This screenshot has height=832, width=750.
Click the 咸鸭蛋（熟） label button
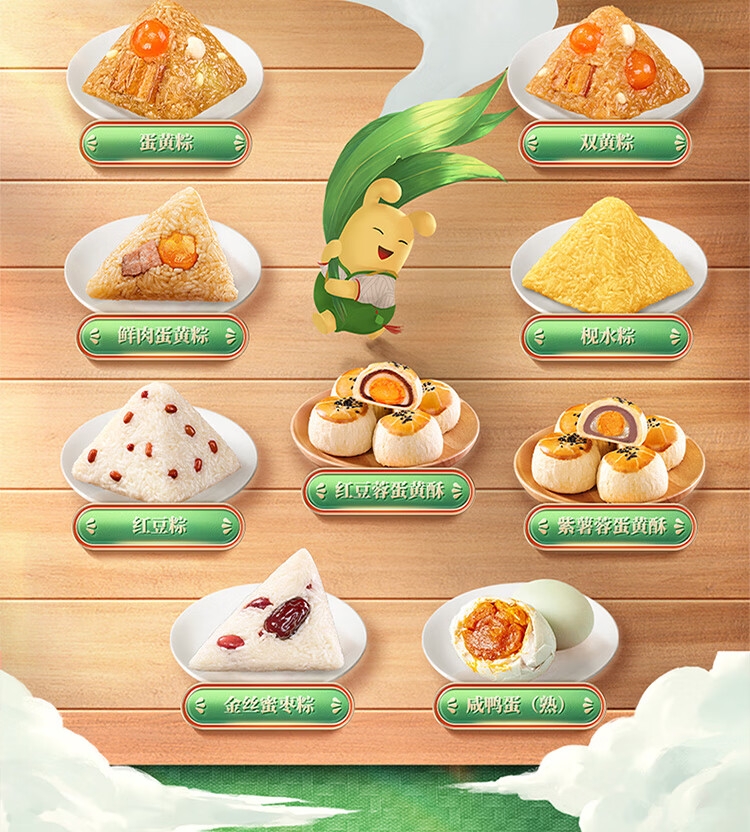point(520,705)
